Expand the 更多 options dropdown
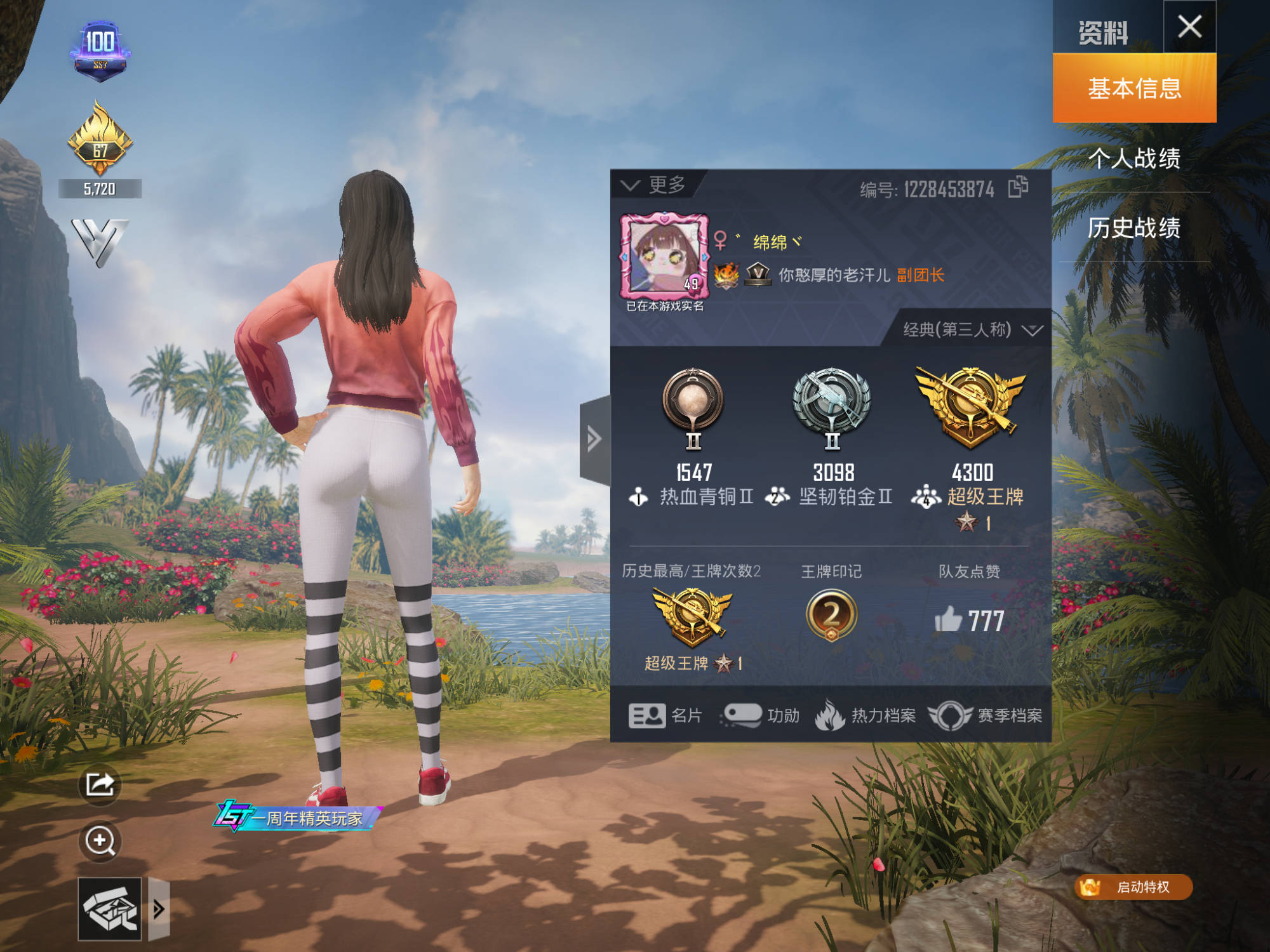 (x=653, y=185)
